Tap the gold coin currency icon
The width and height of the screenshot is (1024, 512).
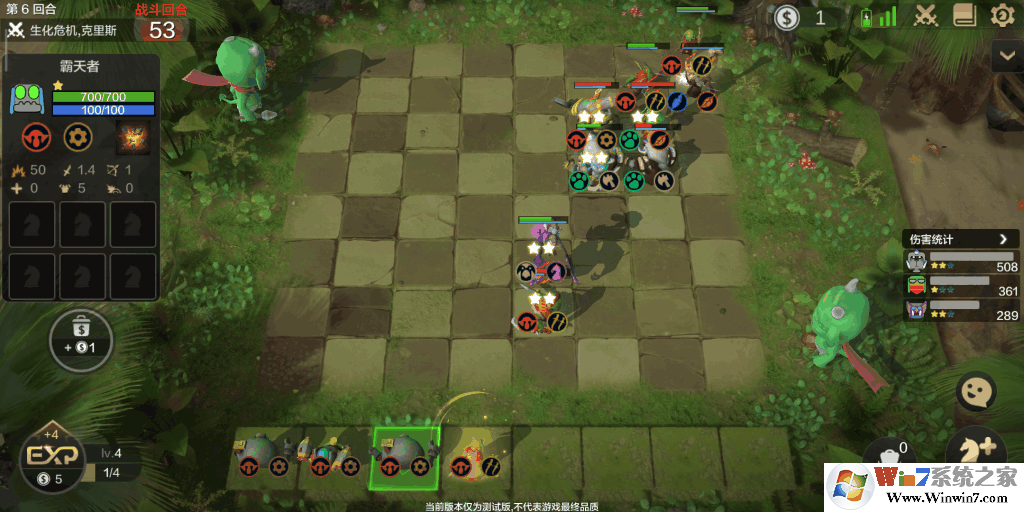788,17
